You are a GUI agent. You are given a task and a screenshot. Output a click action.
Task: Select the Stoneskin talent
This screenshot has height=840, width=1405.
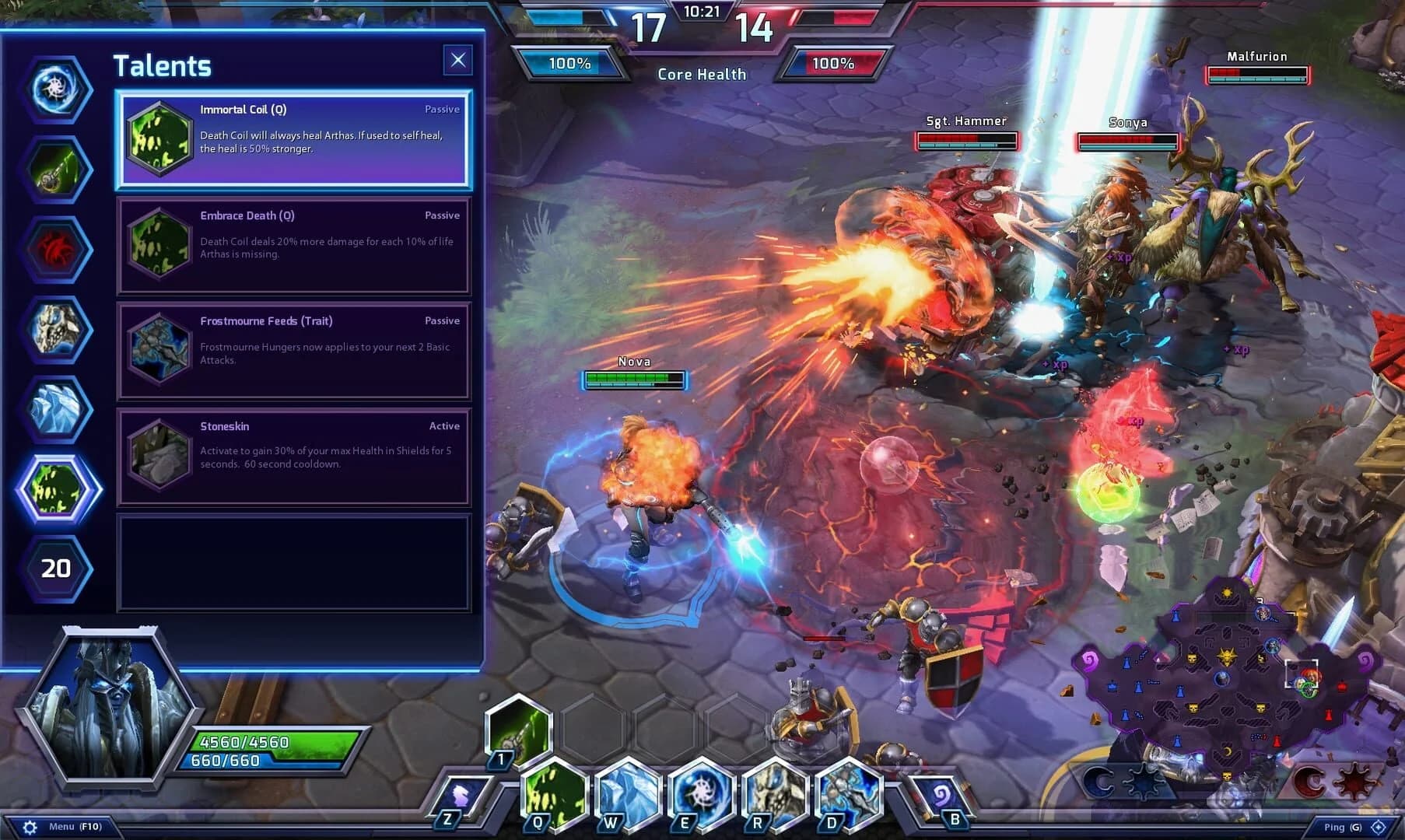point(296,456)
